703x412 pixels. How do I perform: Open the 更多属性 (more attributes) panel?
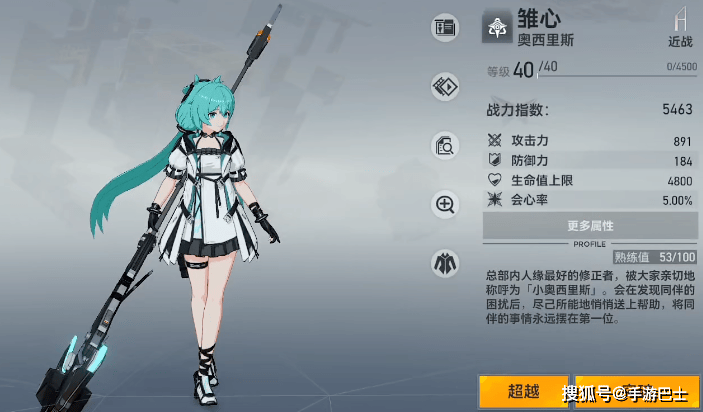click(x=590, y=226)
